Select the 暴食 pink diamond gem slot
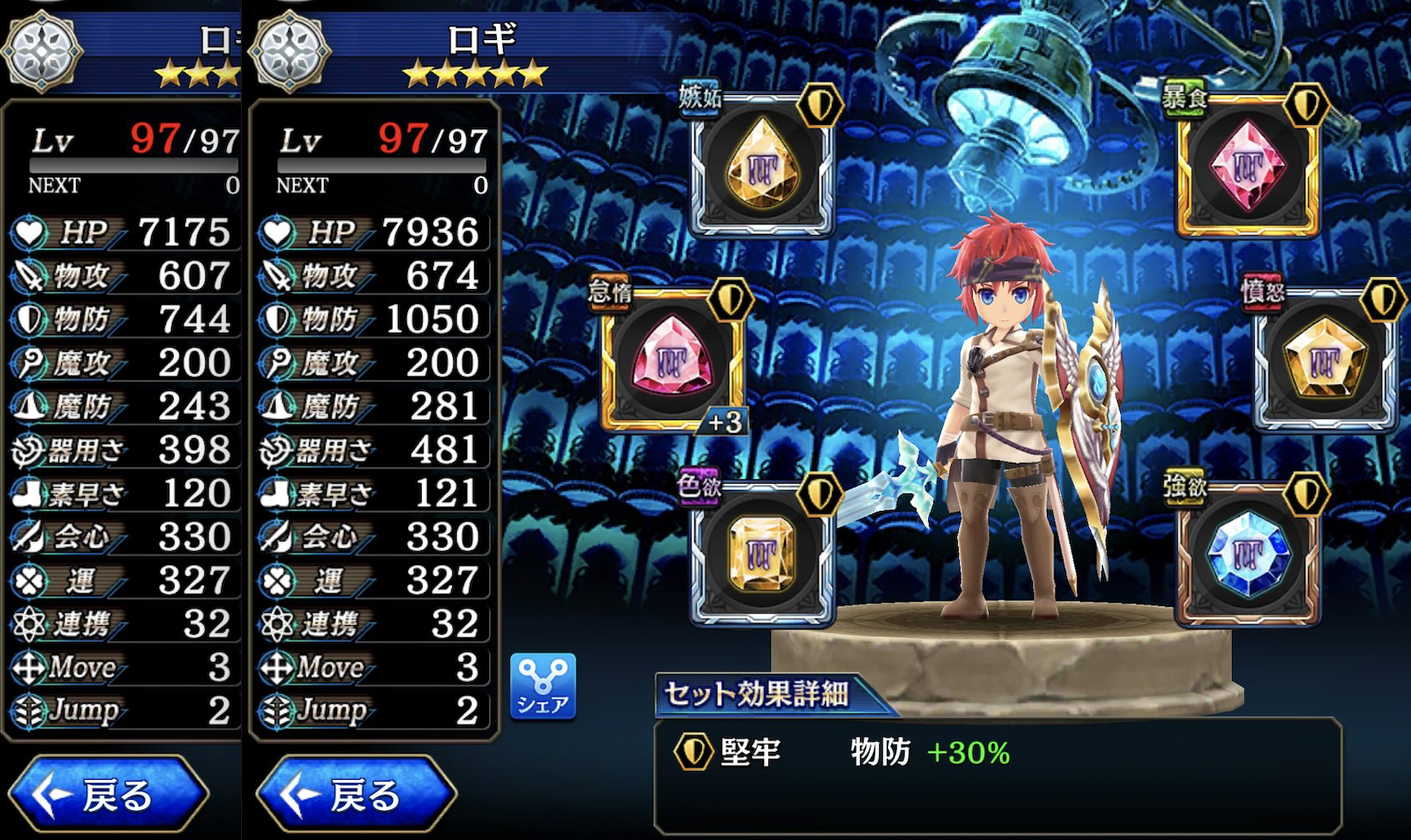This screenshot has width=1411, height=840. pyautogui.click(x=1248, y=166)
